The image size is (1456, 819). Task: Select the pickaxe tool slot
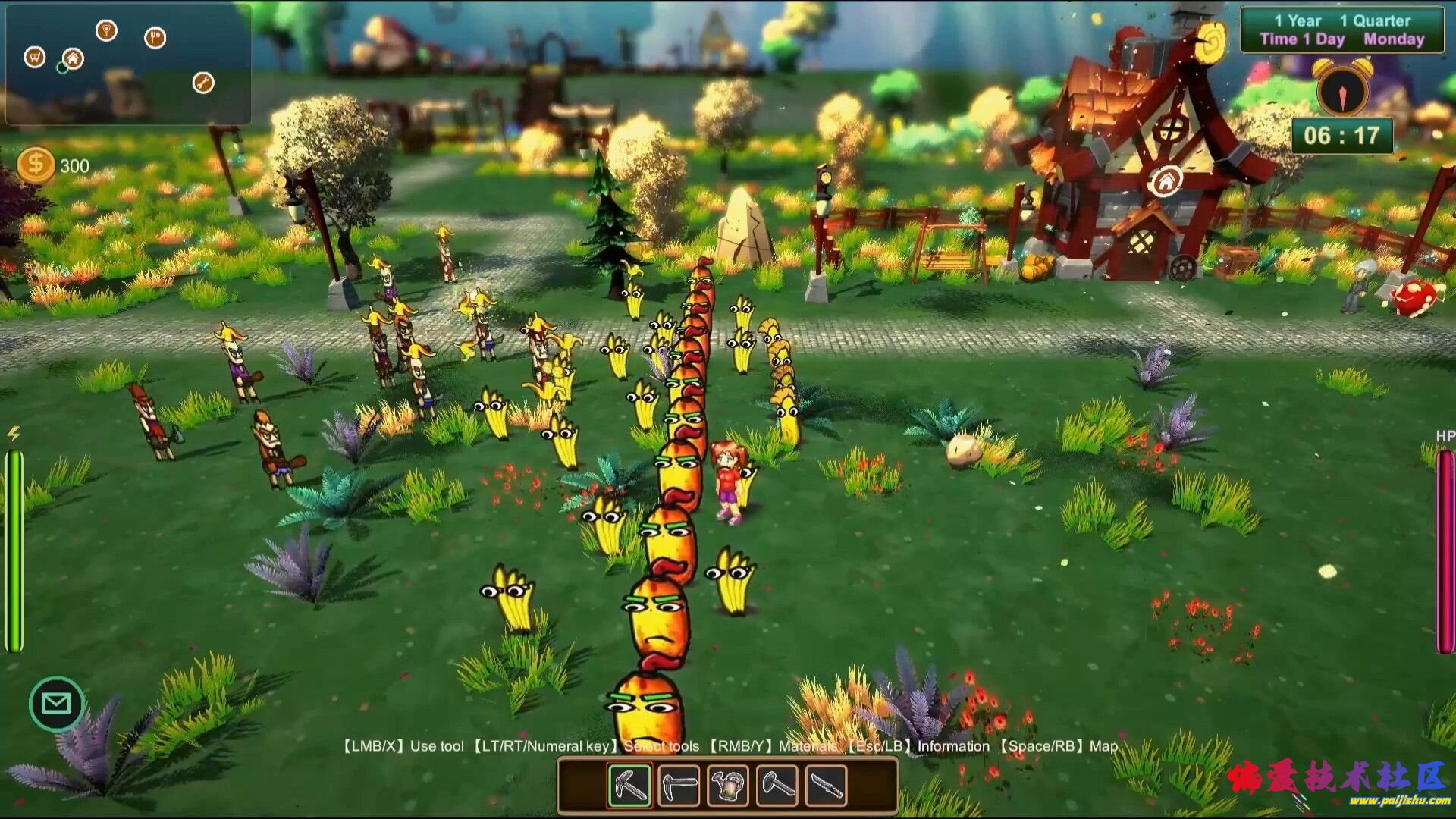tap(629, 786)
